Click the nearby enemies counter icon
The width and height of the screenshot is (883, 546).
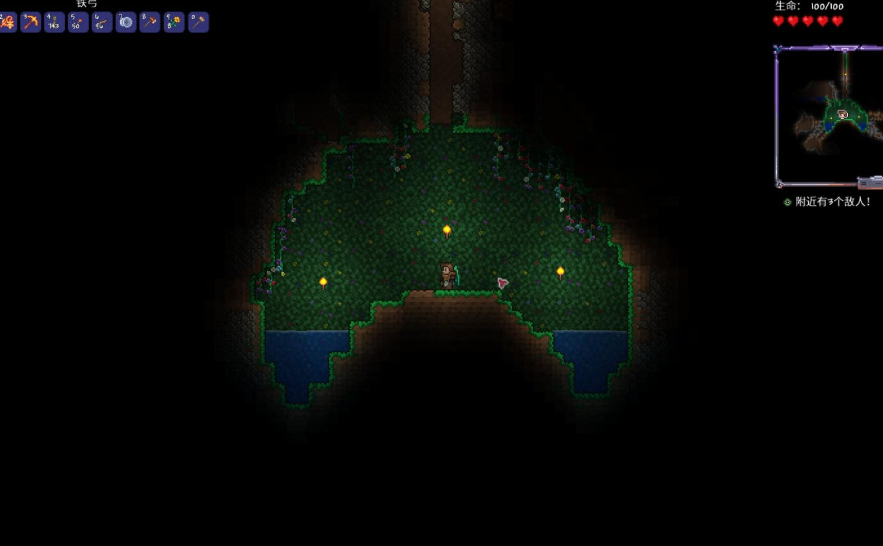click(788, 202)
